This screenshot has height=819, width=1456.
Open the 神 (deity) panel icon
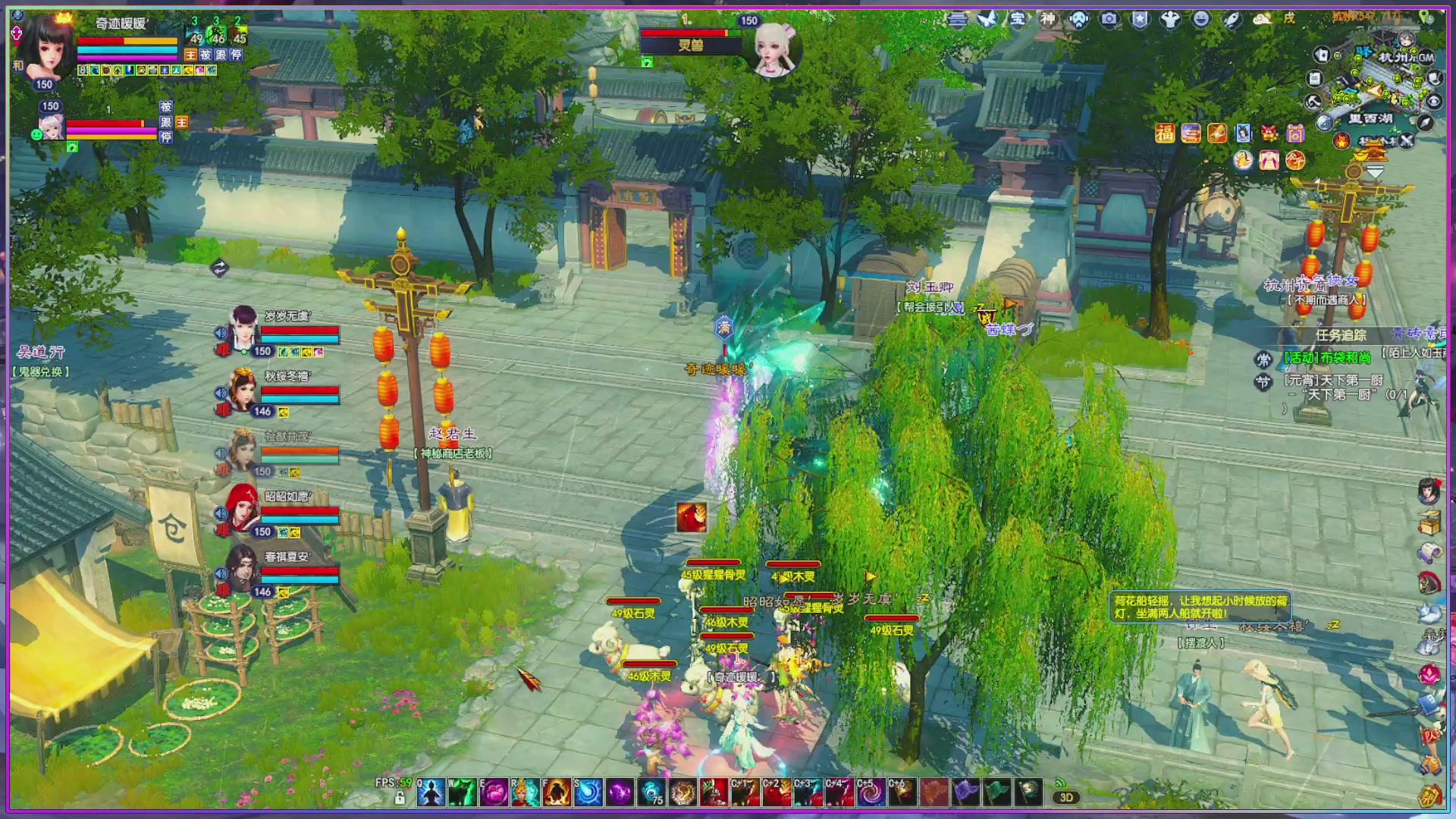(1048, 18)
